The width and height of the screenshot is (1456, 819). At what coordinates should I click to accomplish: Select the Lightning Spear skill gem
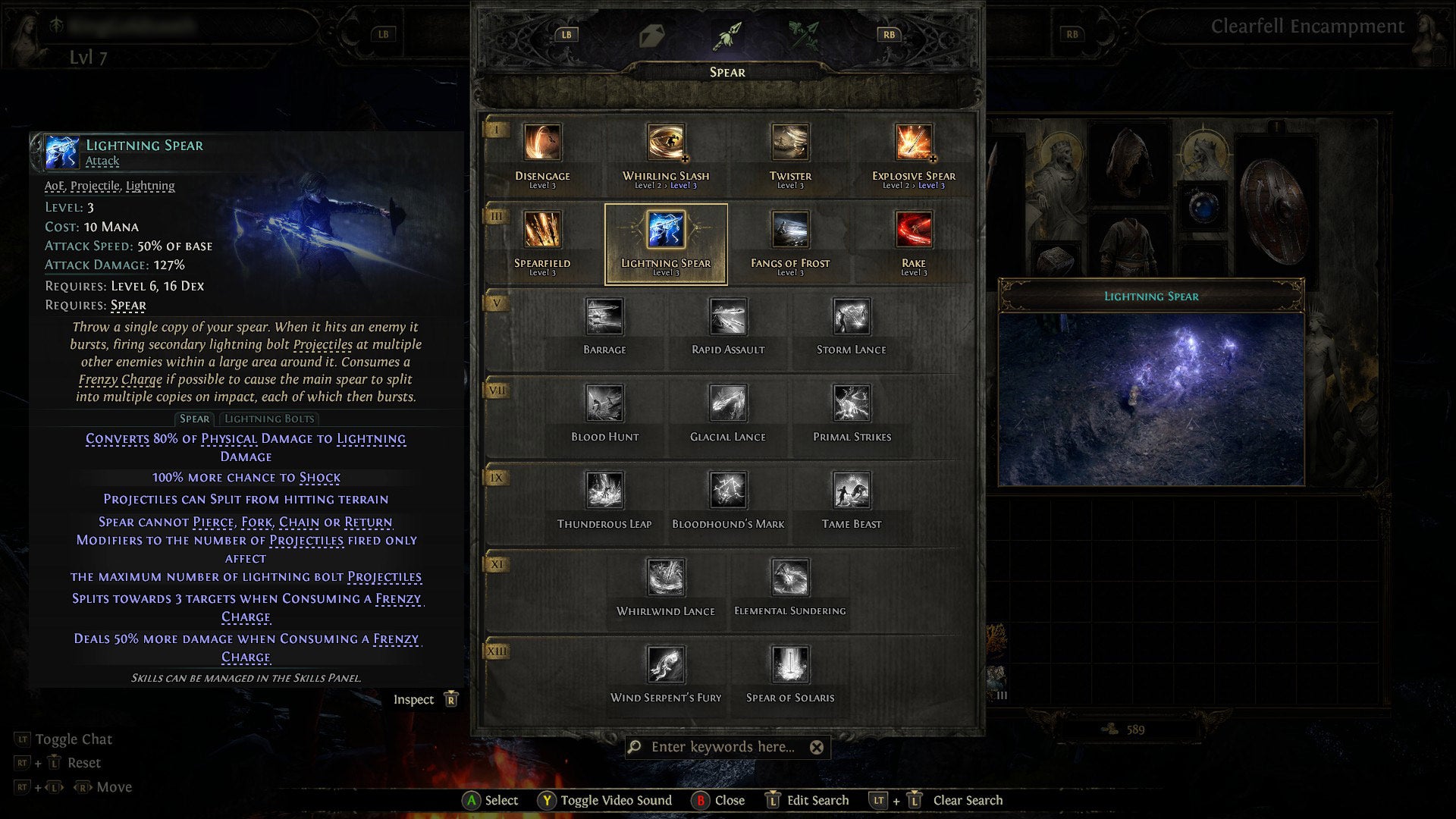[665, 230]
